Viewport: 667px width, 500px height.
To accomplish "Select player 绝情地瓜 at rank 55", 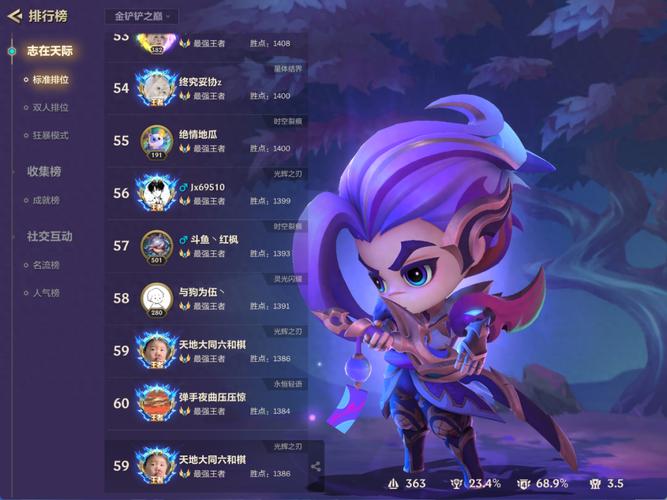I will 214,141.
